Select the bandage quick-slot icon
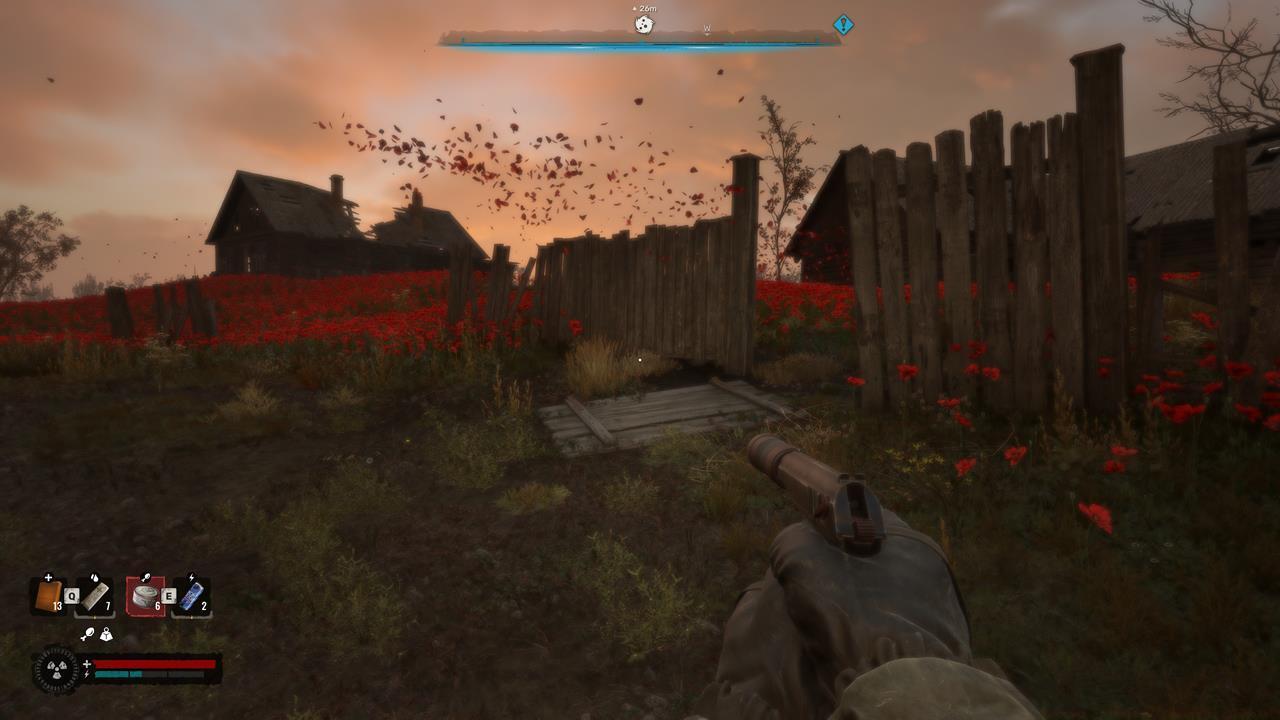 48,594
